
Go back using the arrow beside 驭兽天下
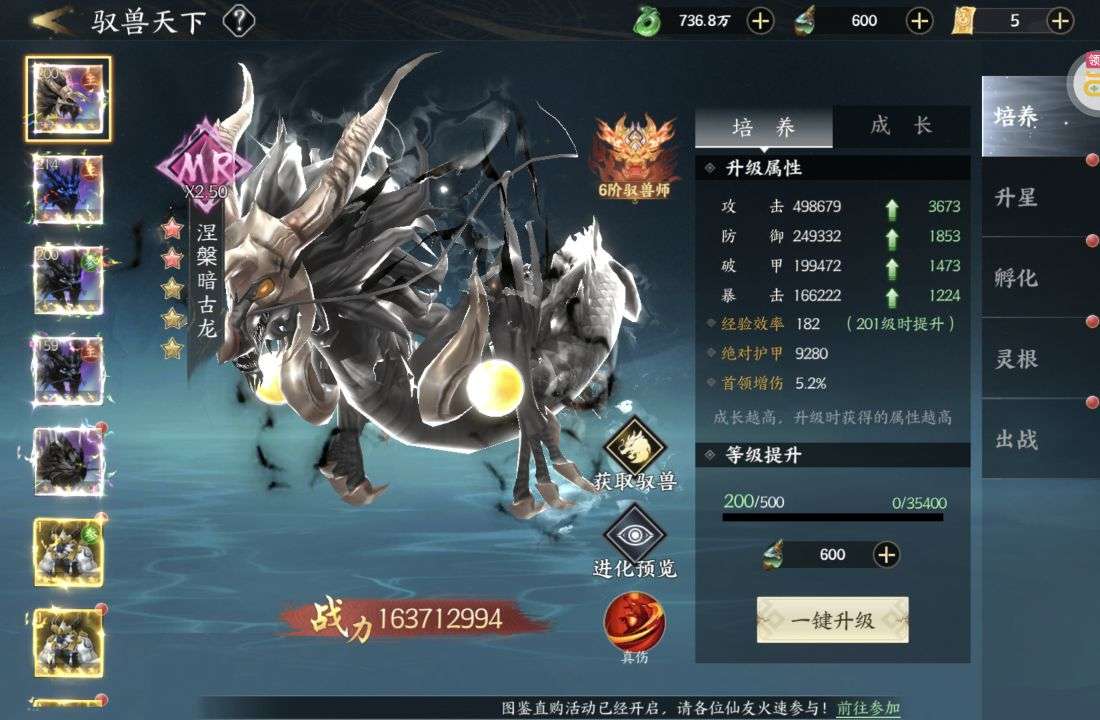[x=52, y=19]
